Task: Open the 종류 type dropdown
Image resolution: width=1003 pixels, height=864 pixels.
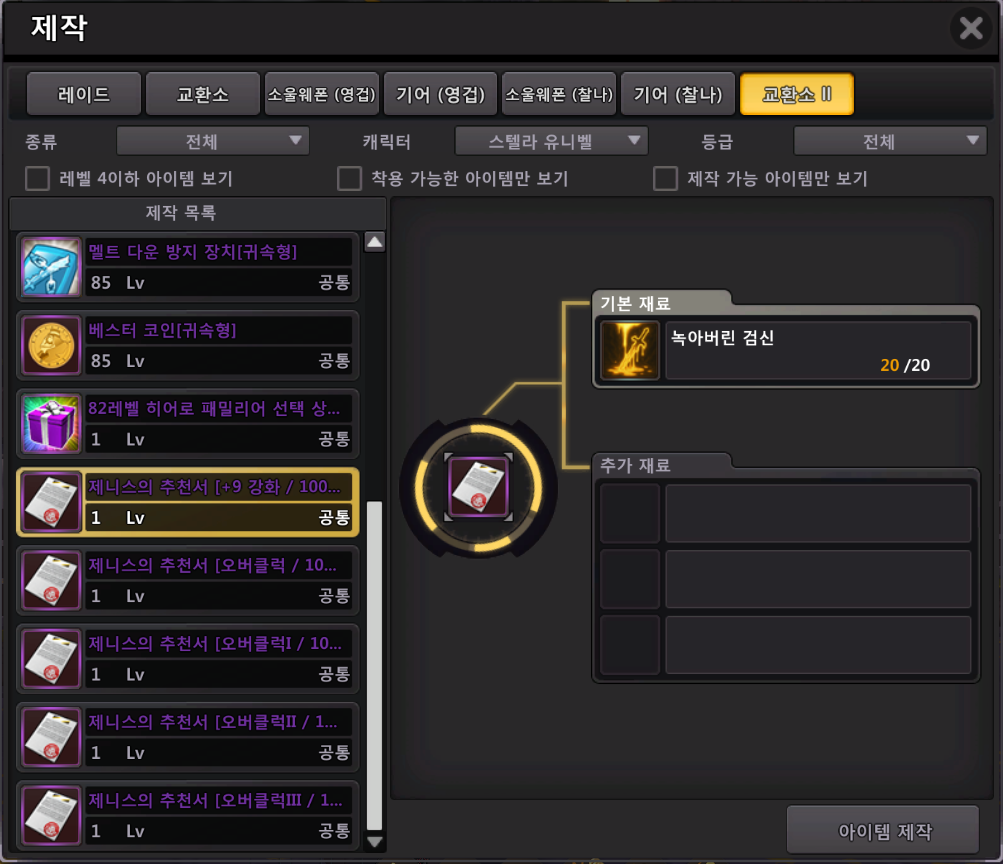Action: coord(212,141)
